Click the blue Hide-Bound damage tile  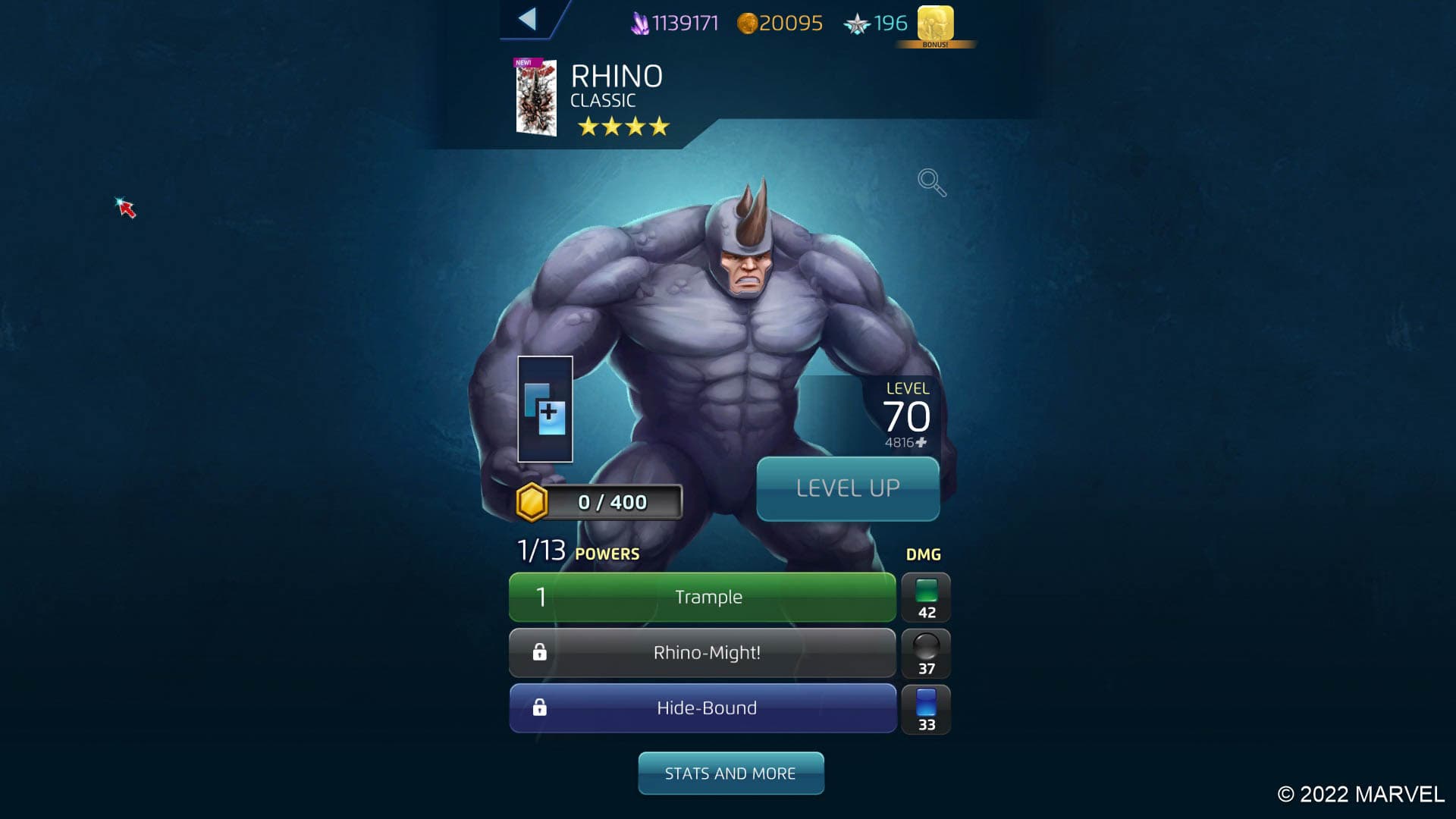[x=926, y=708]
